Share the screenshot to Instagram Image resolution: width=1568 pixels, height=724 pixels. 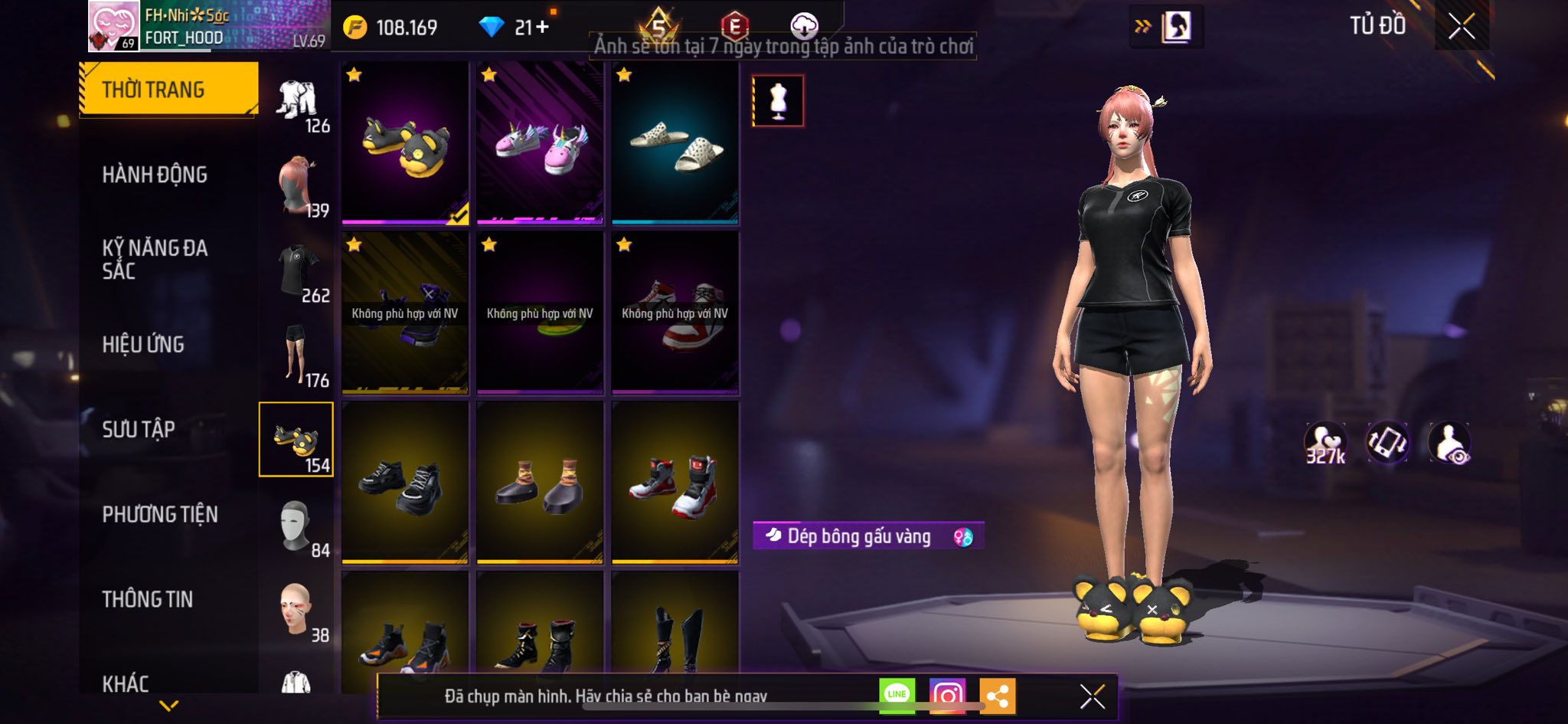(x=947, y=696)
